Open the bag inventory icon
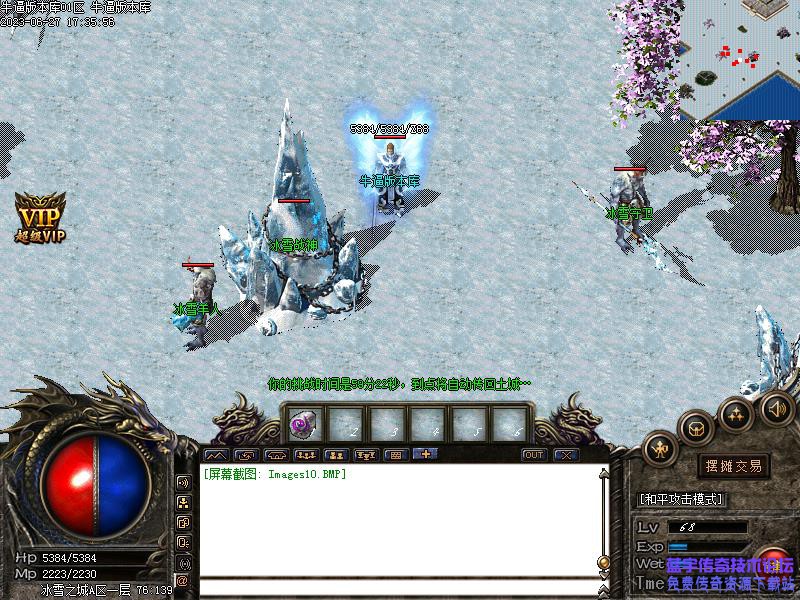Screen dimensions: 800x600 [x=696, y=428]
